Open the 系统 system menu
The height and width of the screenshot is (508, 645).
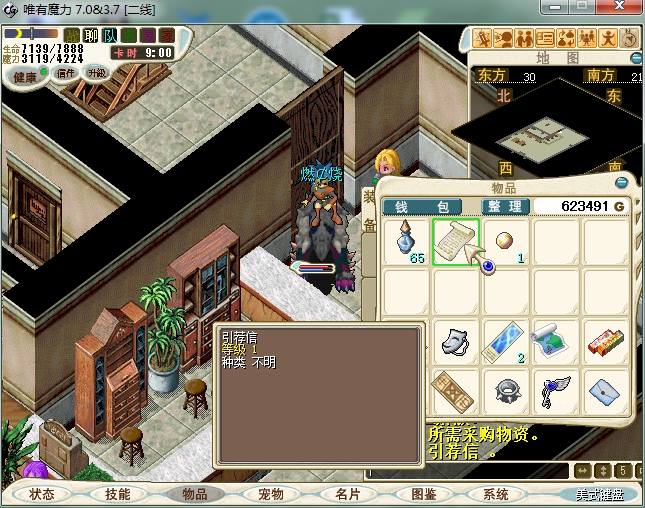pos(496,494)
